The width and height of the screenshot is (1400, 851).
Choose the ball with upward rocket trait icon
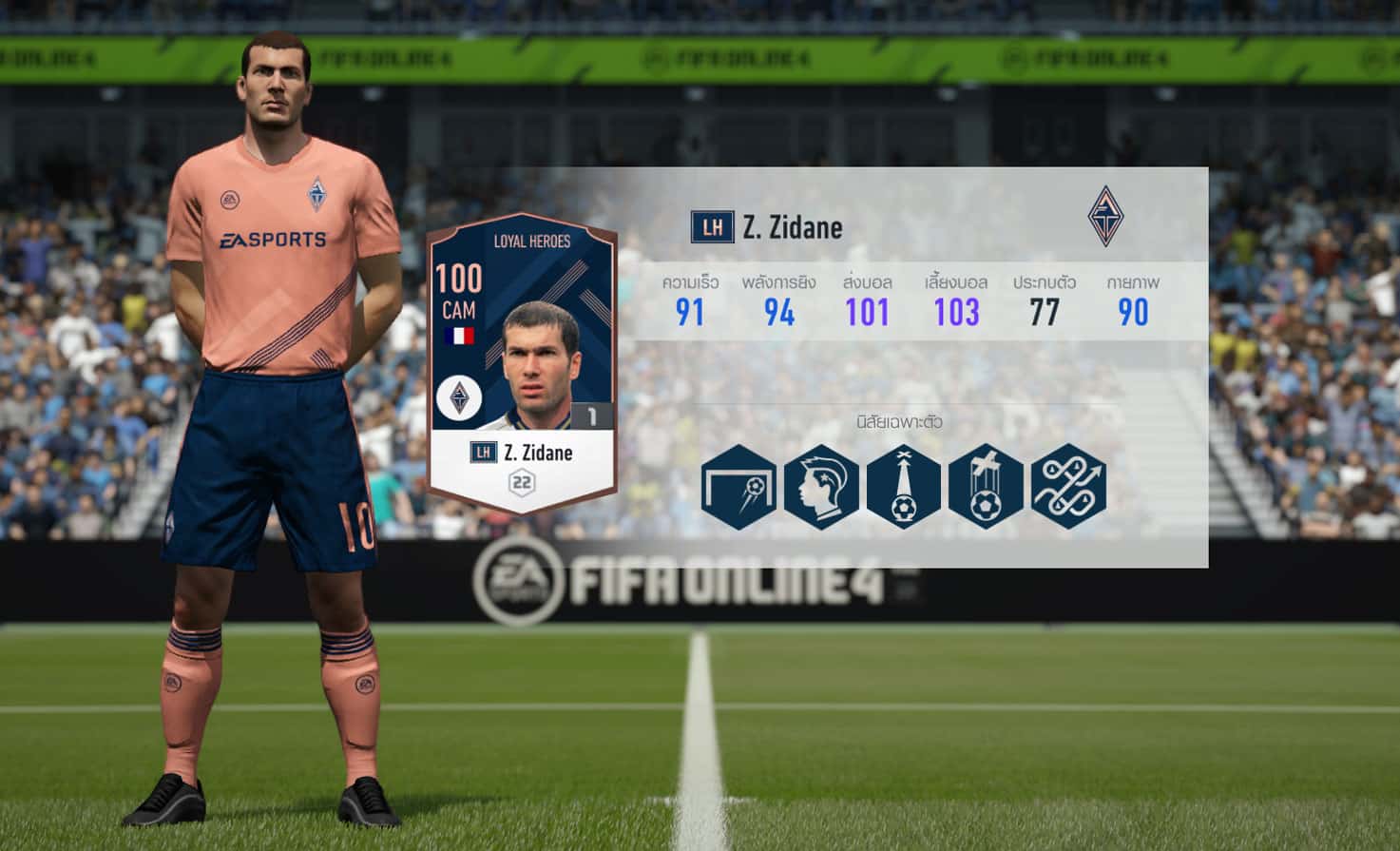point(904,487)
